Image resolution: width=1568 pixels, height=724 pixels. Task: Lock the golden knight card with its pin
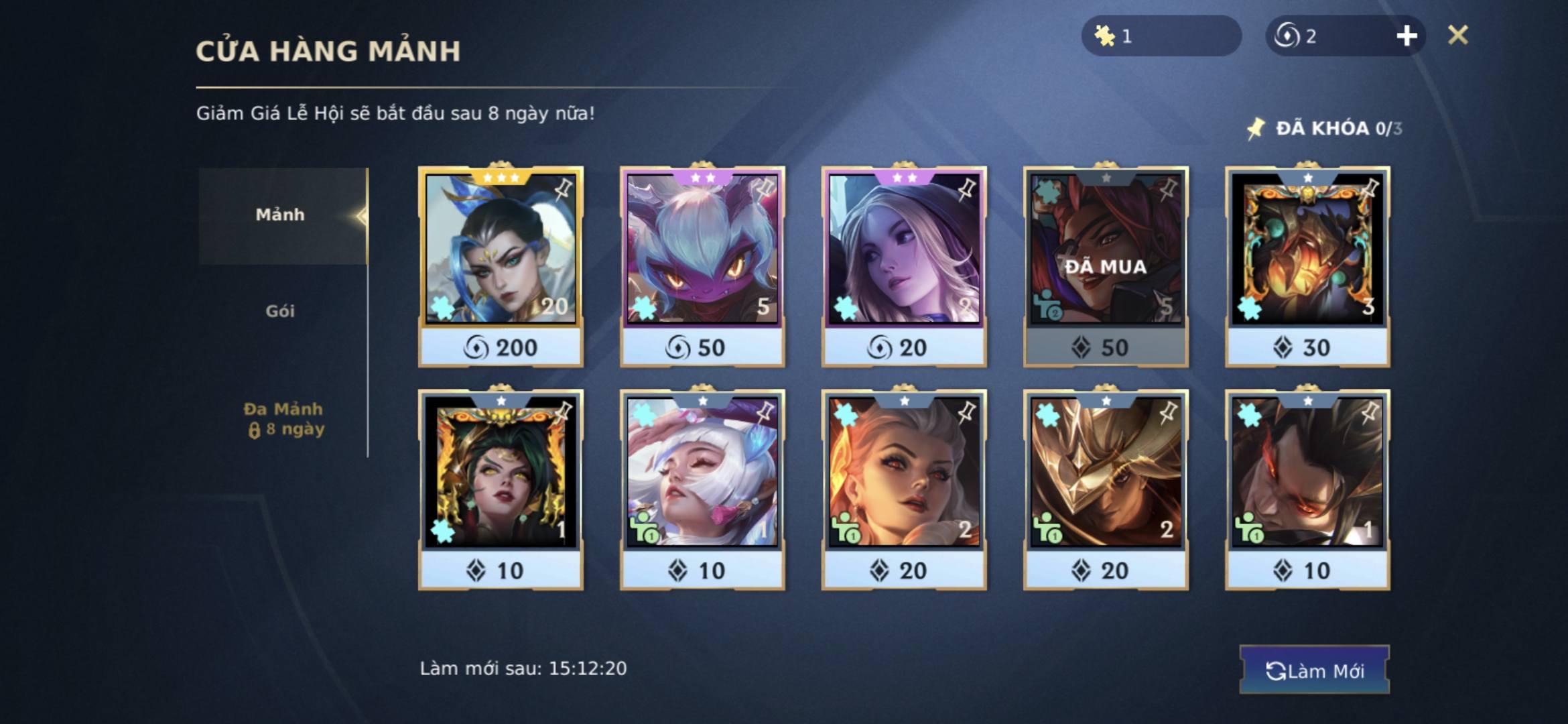click(1169, 412)
